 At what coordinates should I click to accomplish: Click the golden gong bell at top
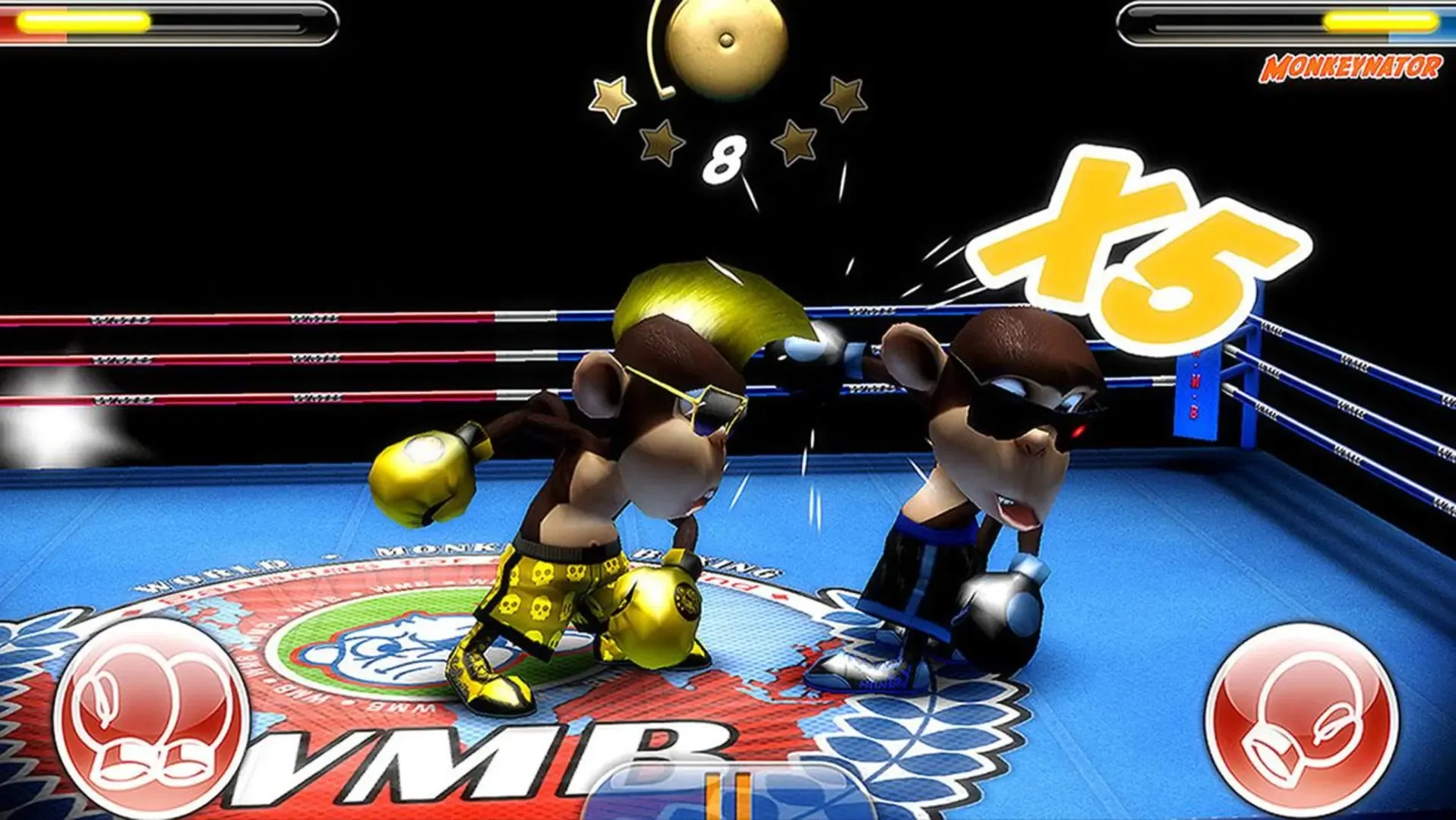coord(725,42)
